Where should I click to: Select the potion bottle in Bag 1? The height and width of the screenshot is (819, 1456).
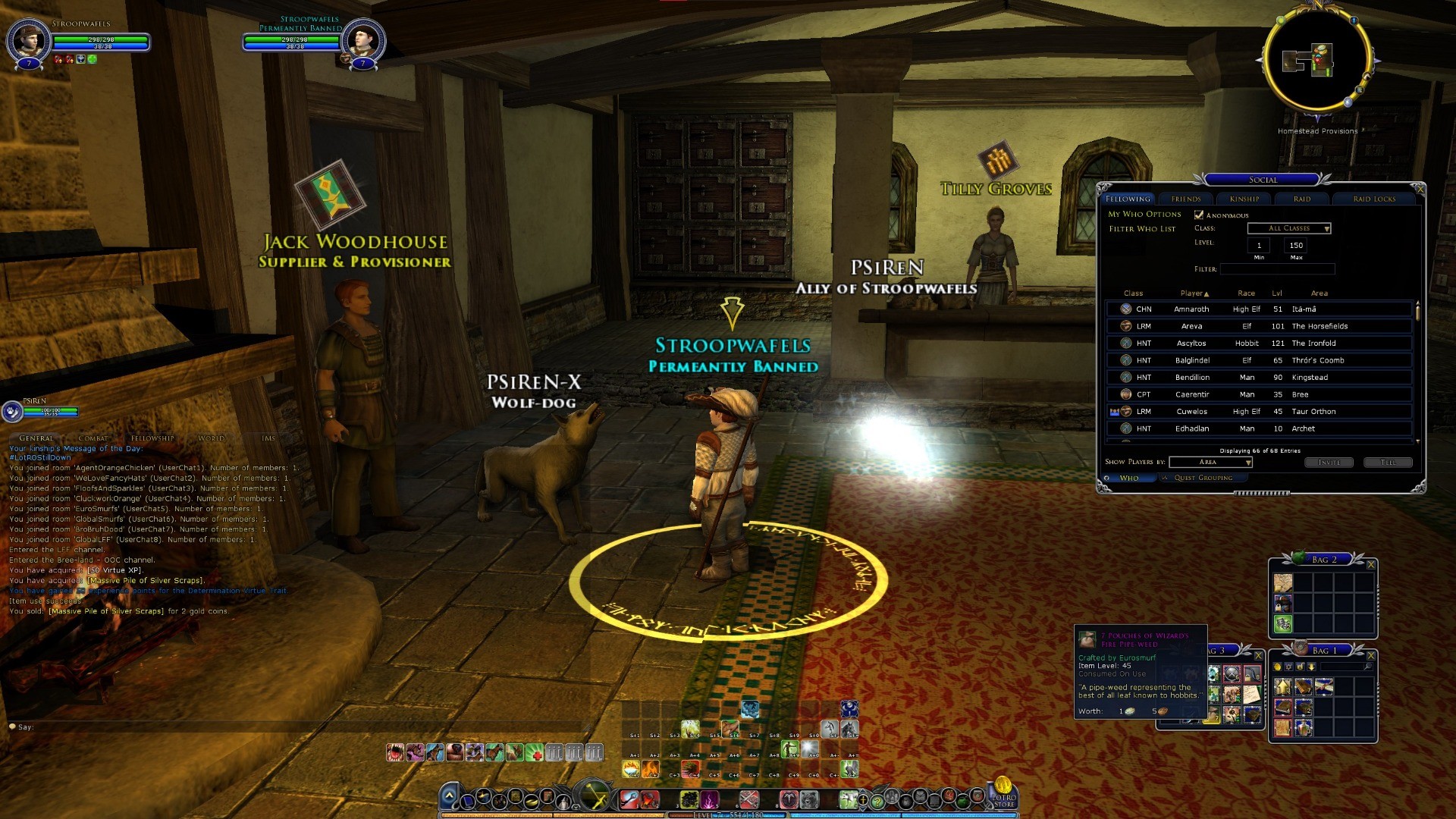1304,728
